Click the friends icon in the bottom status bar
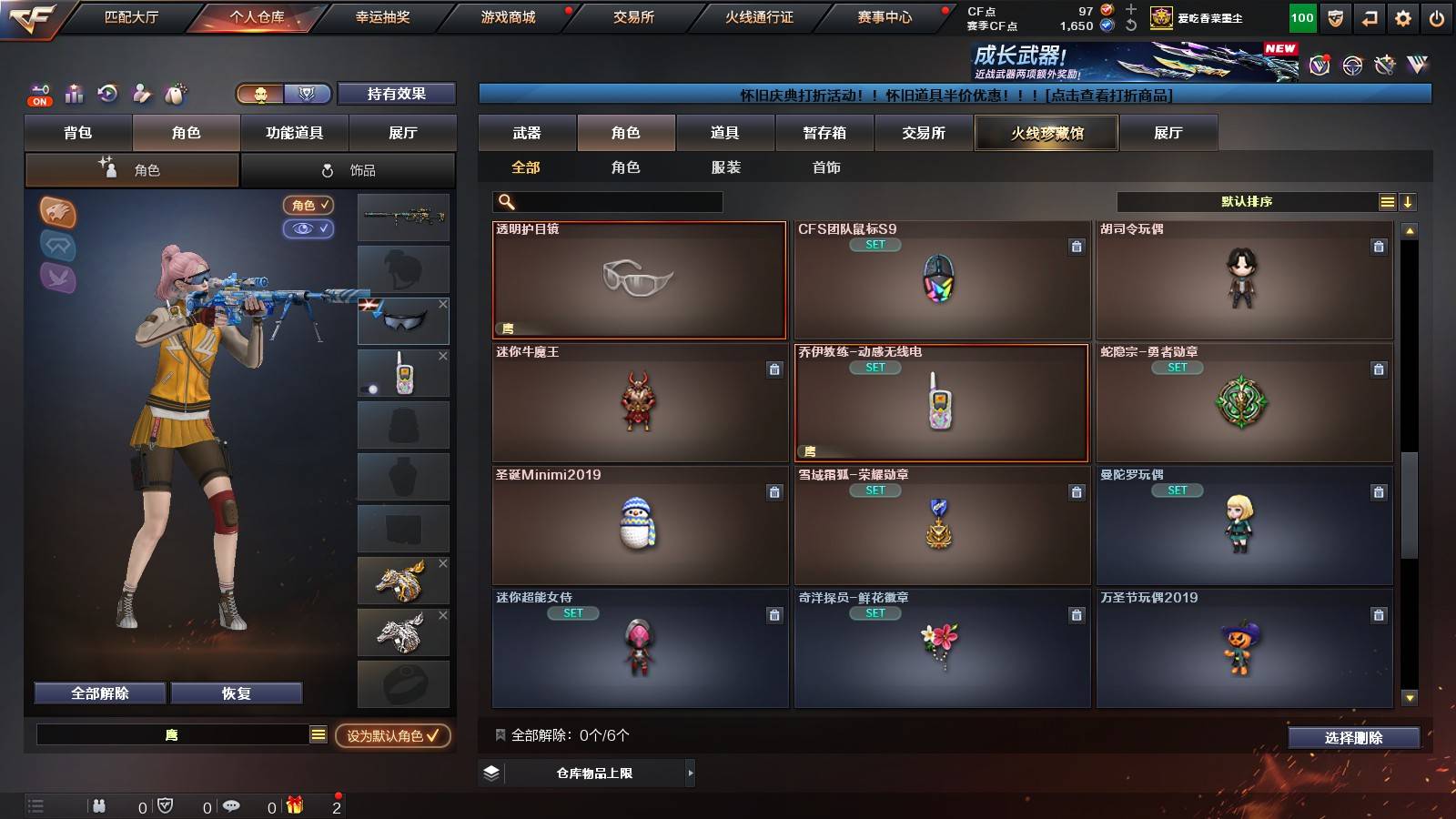1456x819 pixels. (98, 806)
